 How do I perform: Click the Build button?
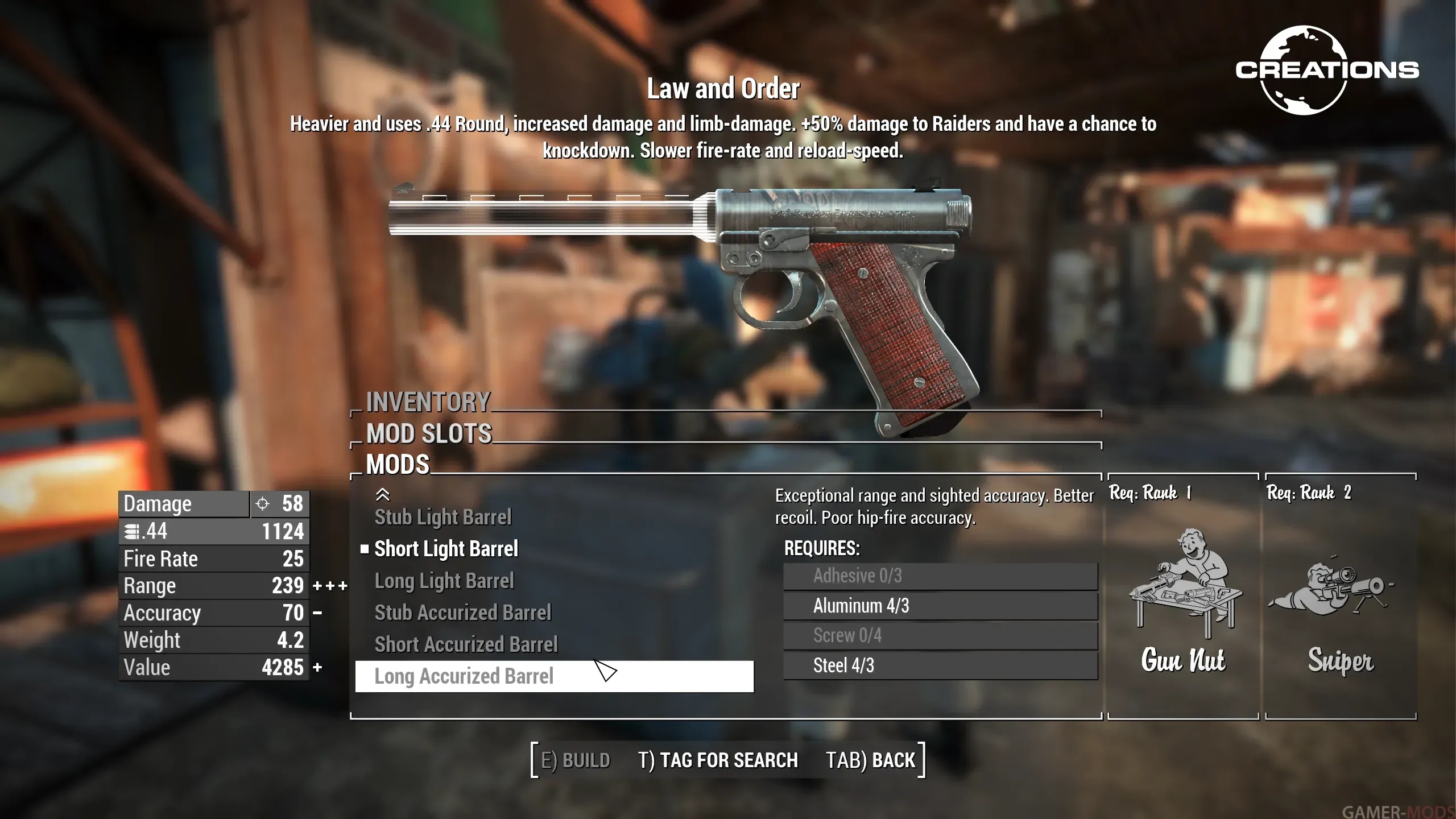(x=575, y=760)
